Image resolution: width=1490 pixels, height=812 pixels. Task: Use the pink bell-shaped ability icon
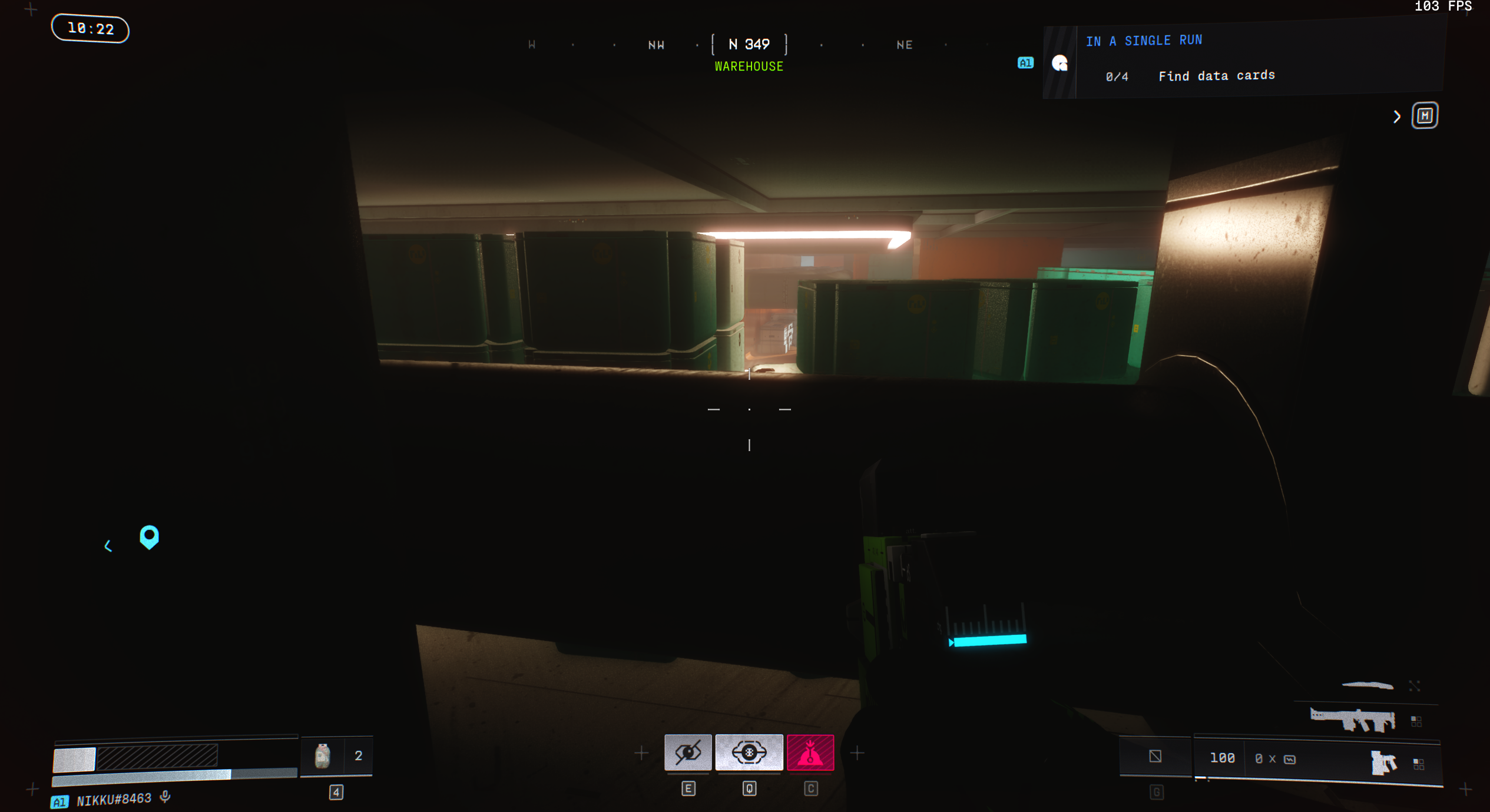point(810,752)
